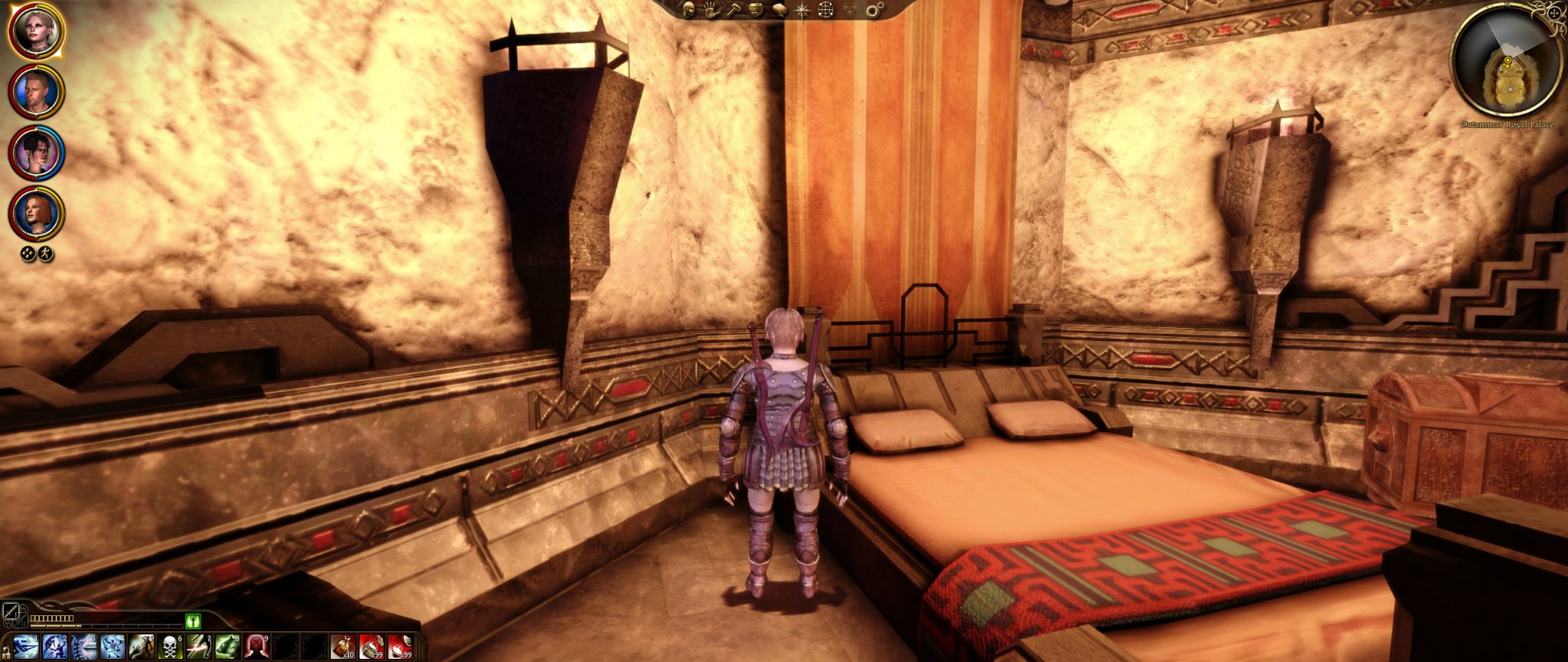
Task: Open the World Map globe icon
Action: 825,10
